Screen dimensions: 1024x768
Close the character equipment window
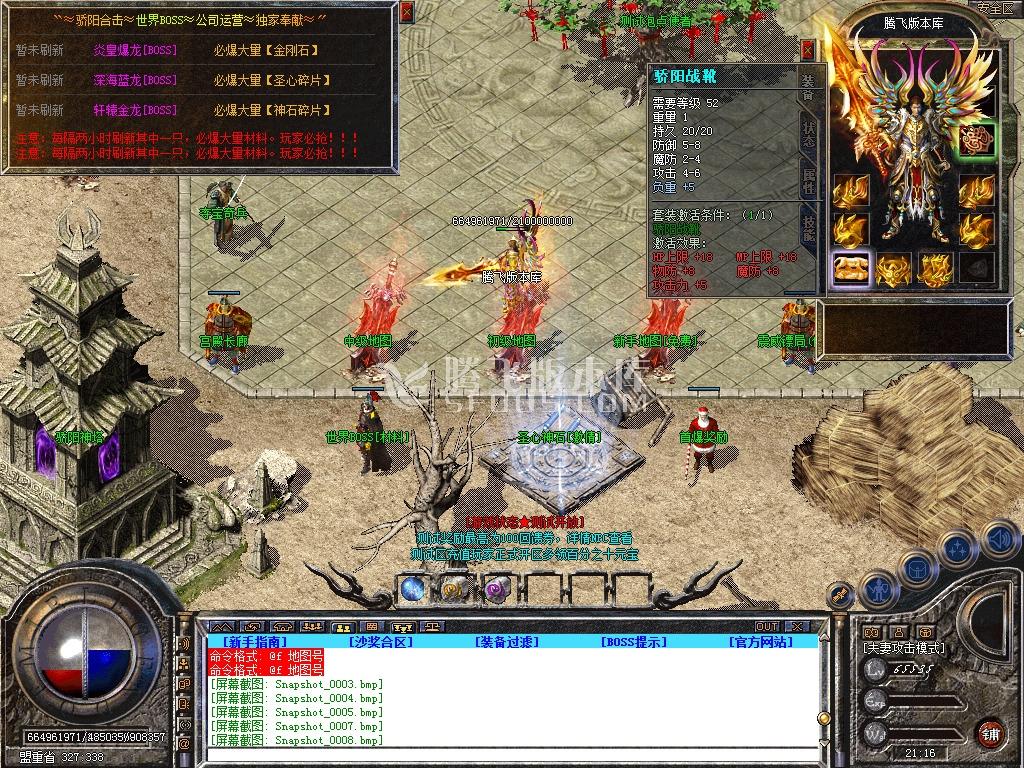tap(808, 50)
